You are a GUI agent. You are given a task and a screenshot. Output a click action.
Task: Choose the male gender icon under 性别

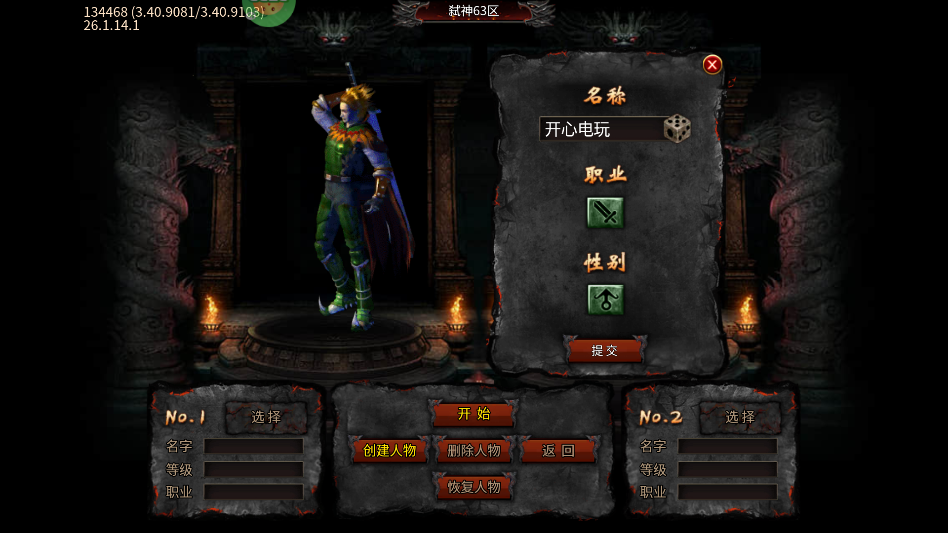pyautogui.click(x=605, y=299)
